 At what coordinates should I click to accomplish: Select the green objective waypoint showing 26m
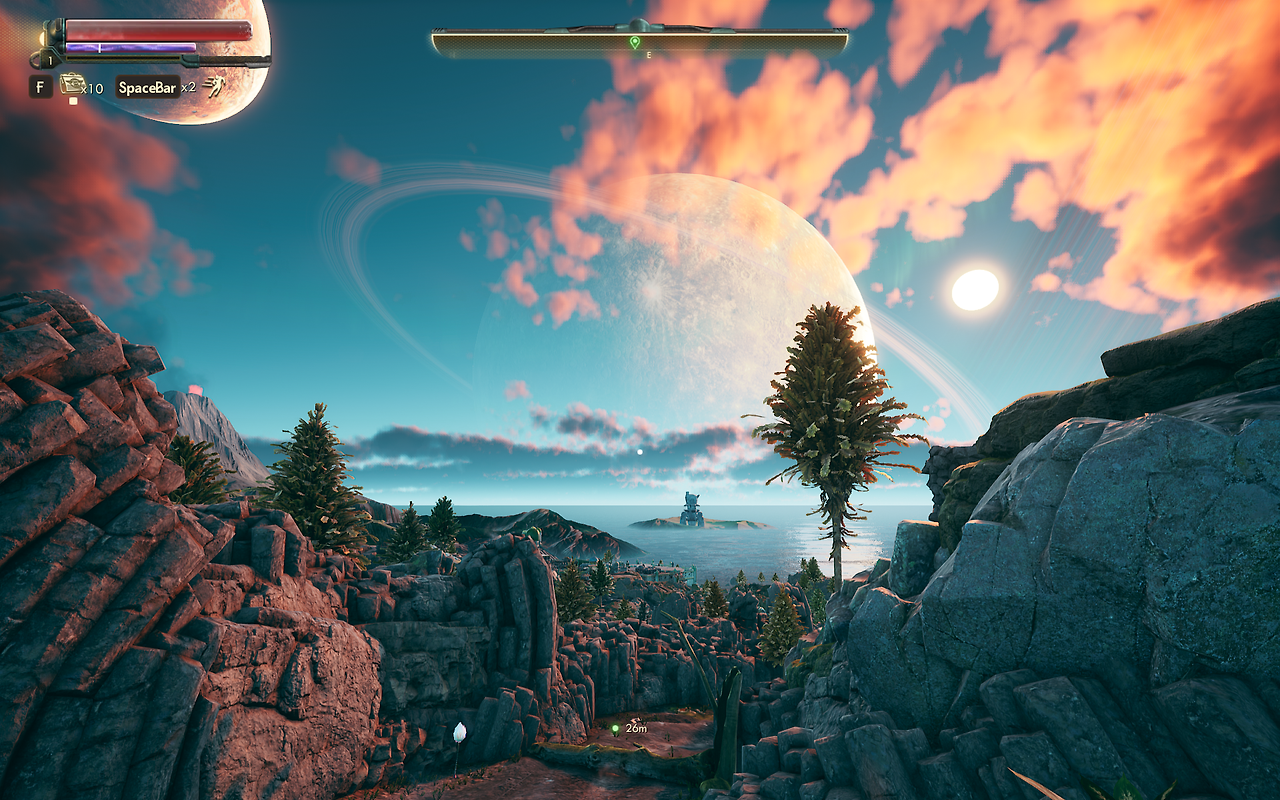(615, 729)
